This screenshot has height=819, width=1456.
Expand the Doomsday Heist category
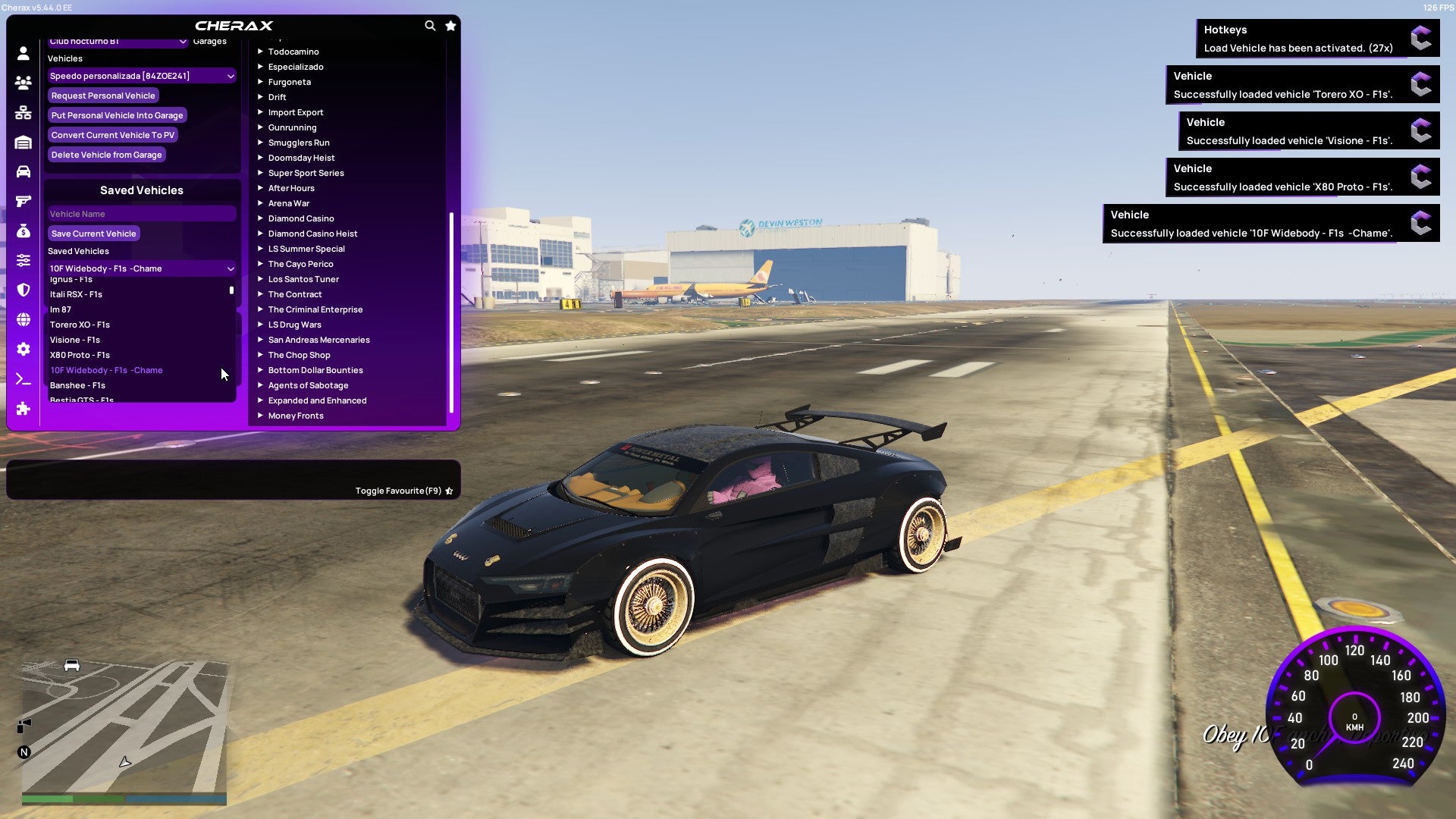tap(300, 157)
